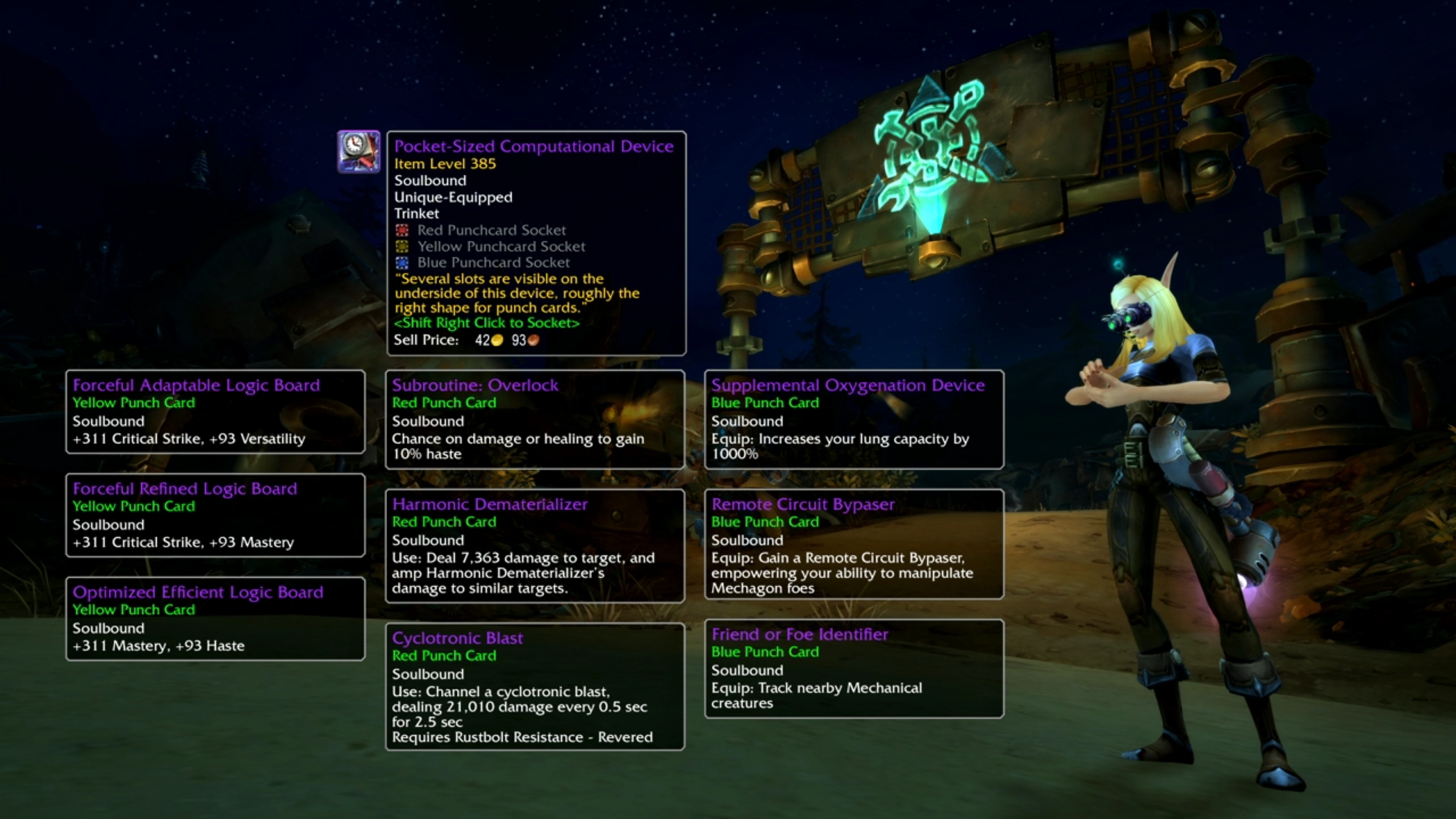
Task: Pick the Optimized Efficient Logic Board card
Action: click(215, 618)
